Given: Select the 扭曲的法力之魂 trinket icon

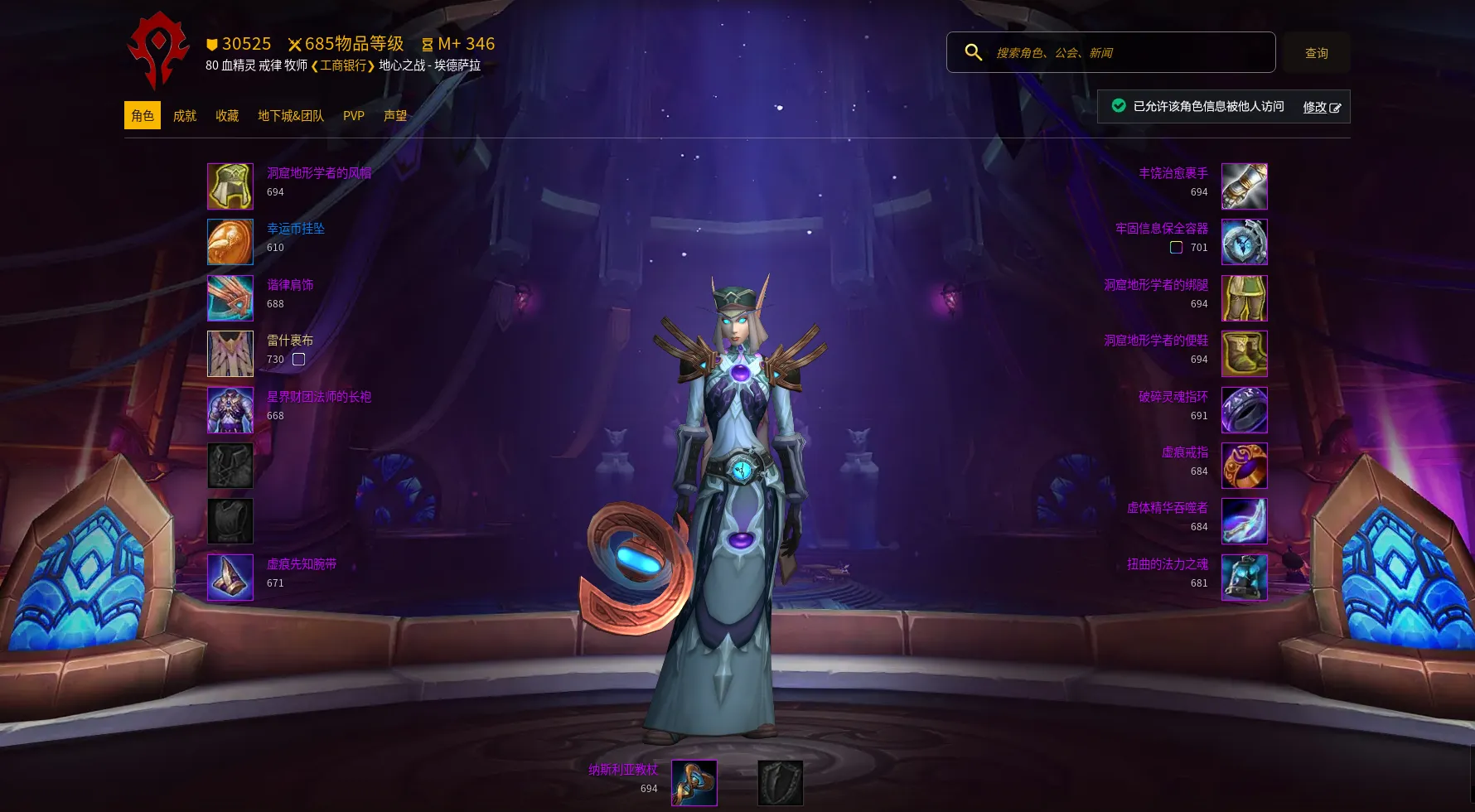Looking at the screenshot, I should (x=1245, y=578).
